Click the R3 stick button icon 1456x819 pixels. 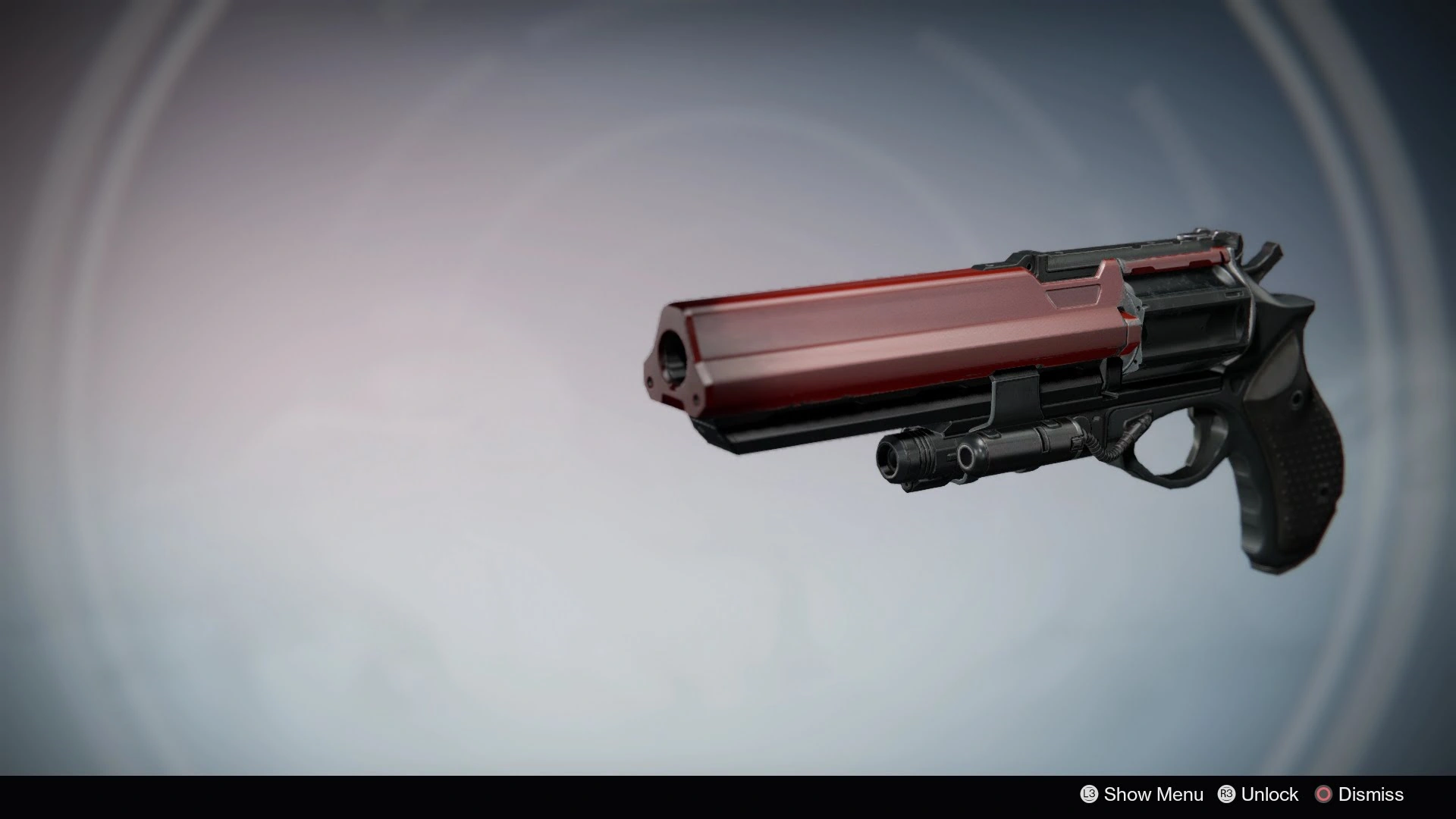(1226, 794)
